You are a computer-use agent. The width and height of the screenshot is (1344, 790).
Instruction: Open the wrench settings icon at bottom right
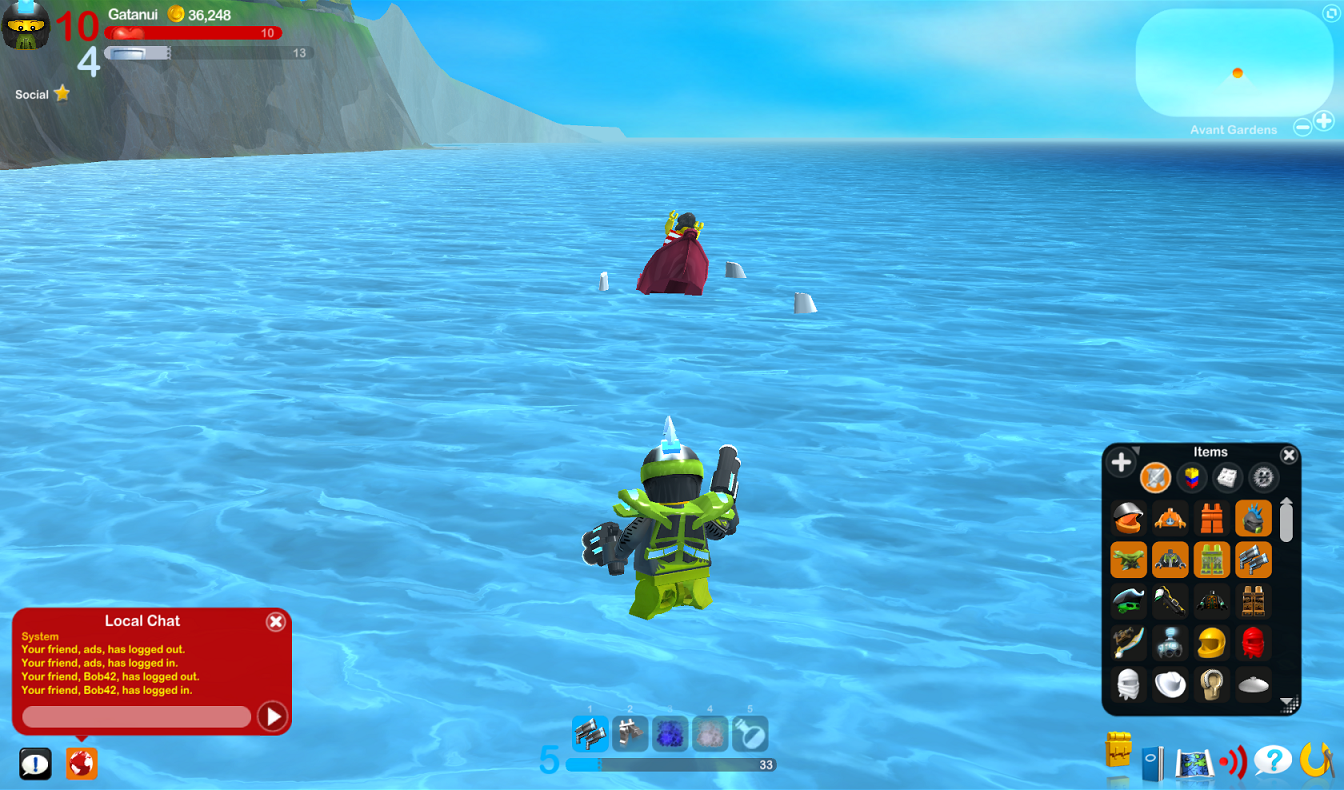point(1318,760)
